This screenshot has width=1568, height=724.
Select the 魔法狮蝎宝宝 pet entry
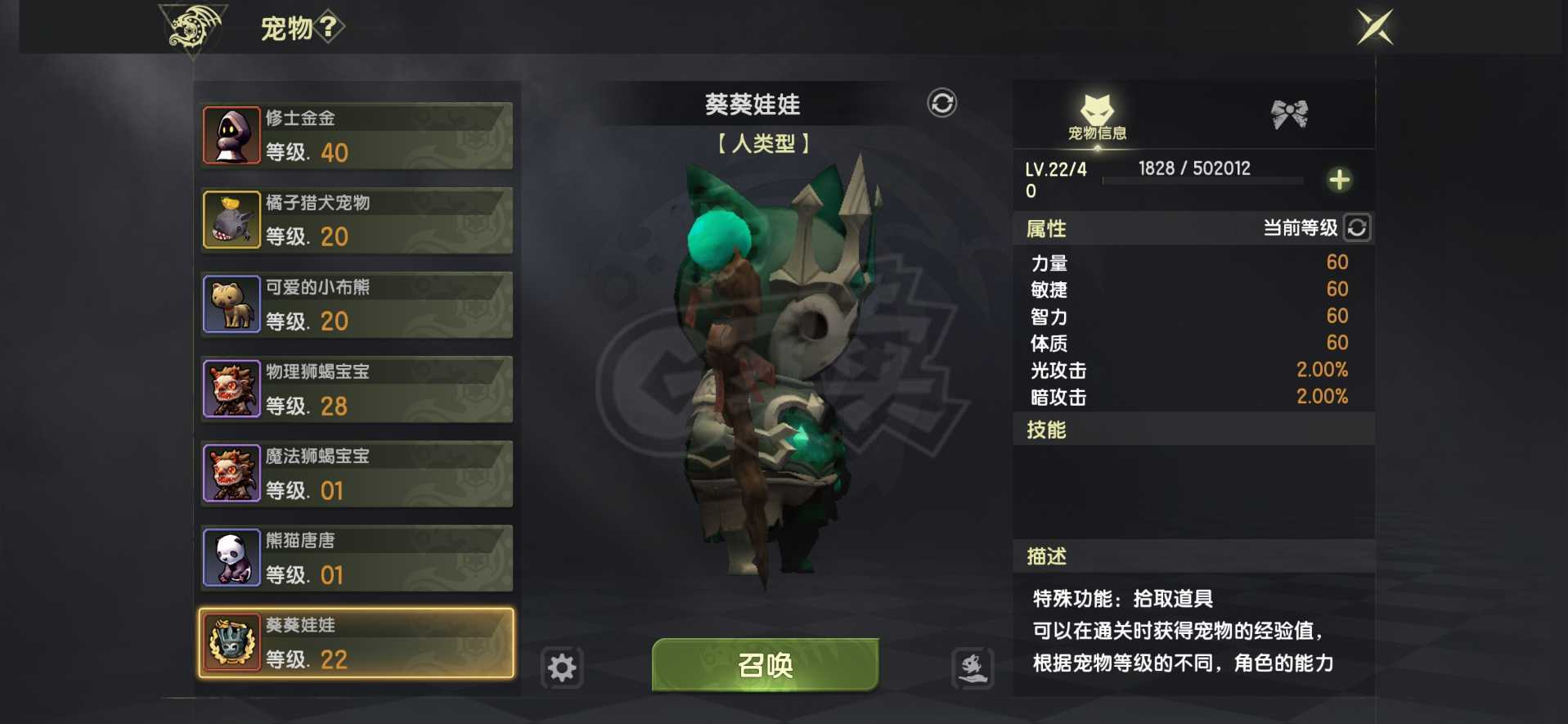(x=355, y=473)
